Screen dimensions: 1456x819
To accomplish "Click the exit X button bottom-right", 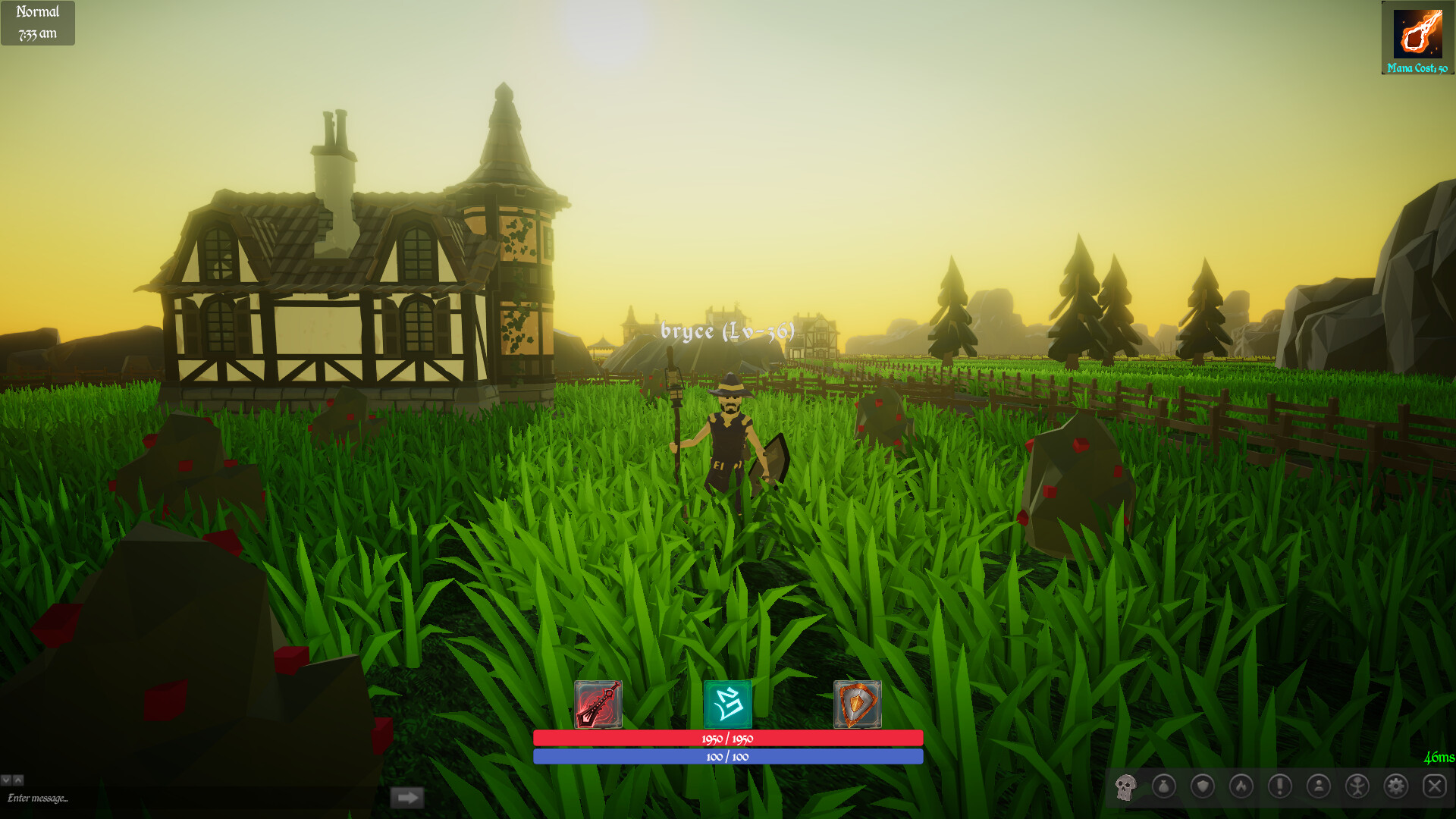I will click(1436, 787).
